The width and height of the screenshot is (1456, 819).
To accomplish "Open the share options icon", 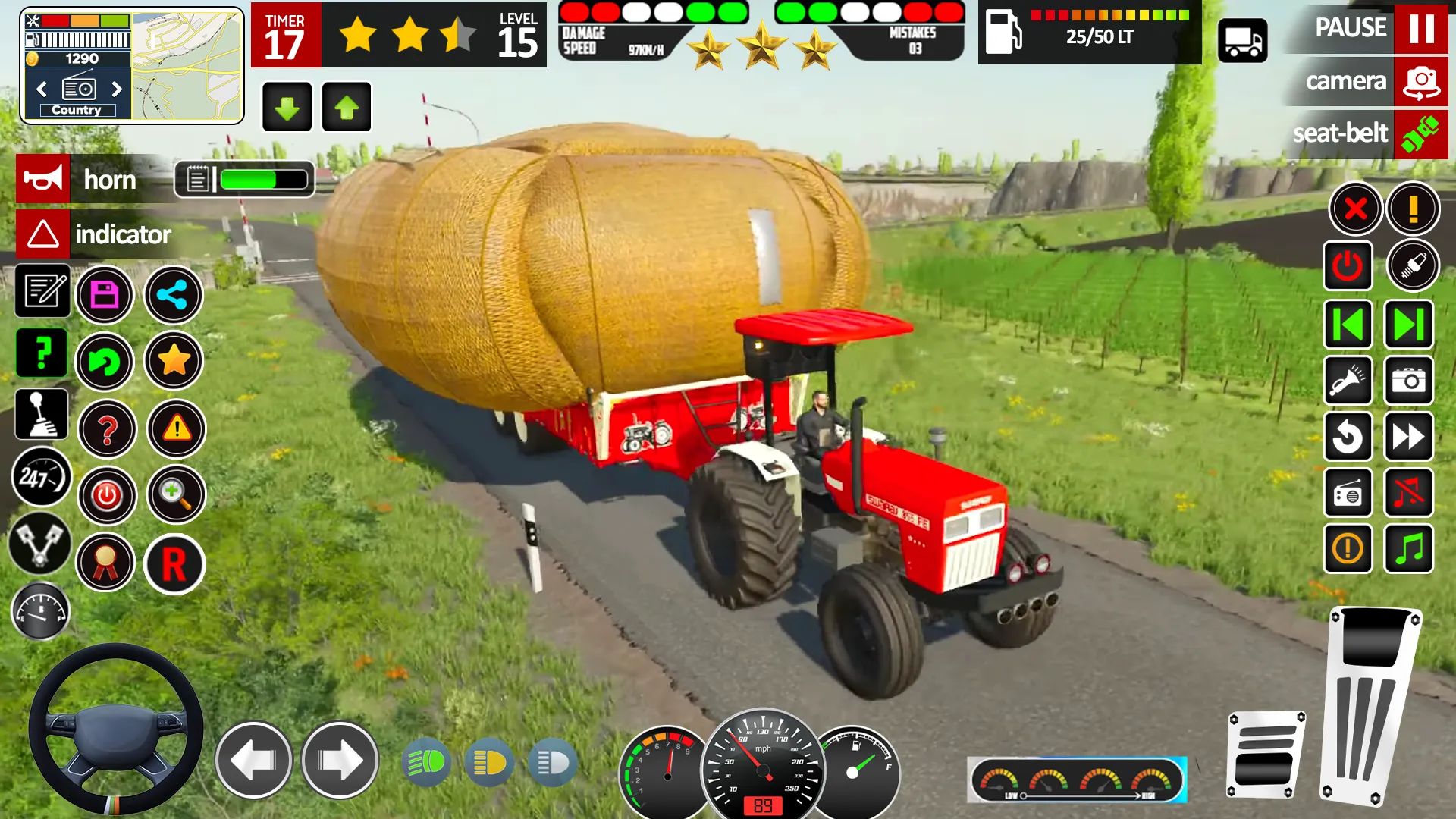I will pos(173,295).
